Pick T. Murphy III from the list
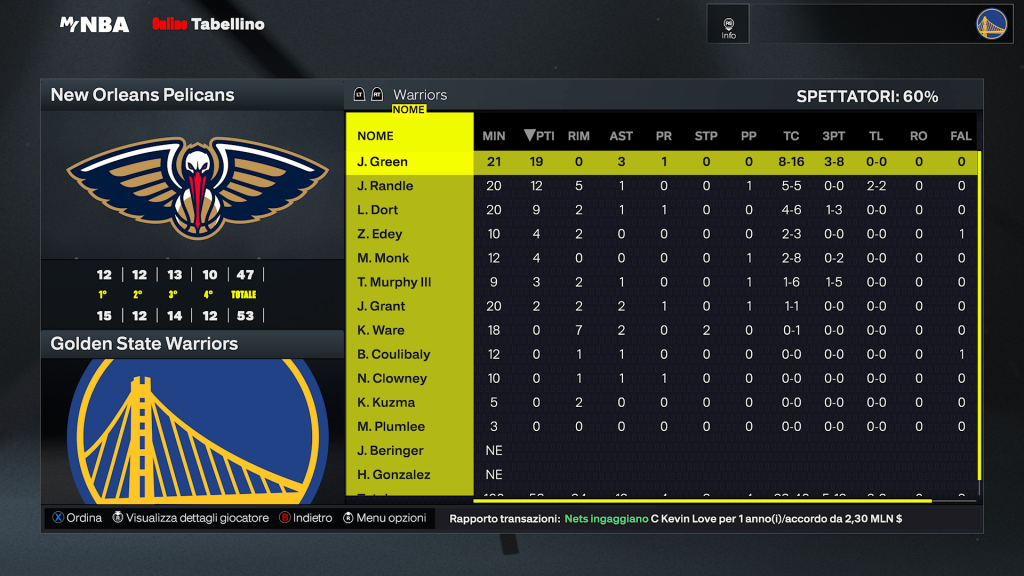The width and height of the screenshot is (1024, 576). click(394, 282)
